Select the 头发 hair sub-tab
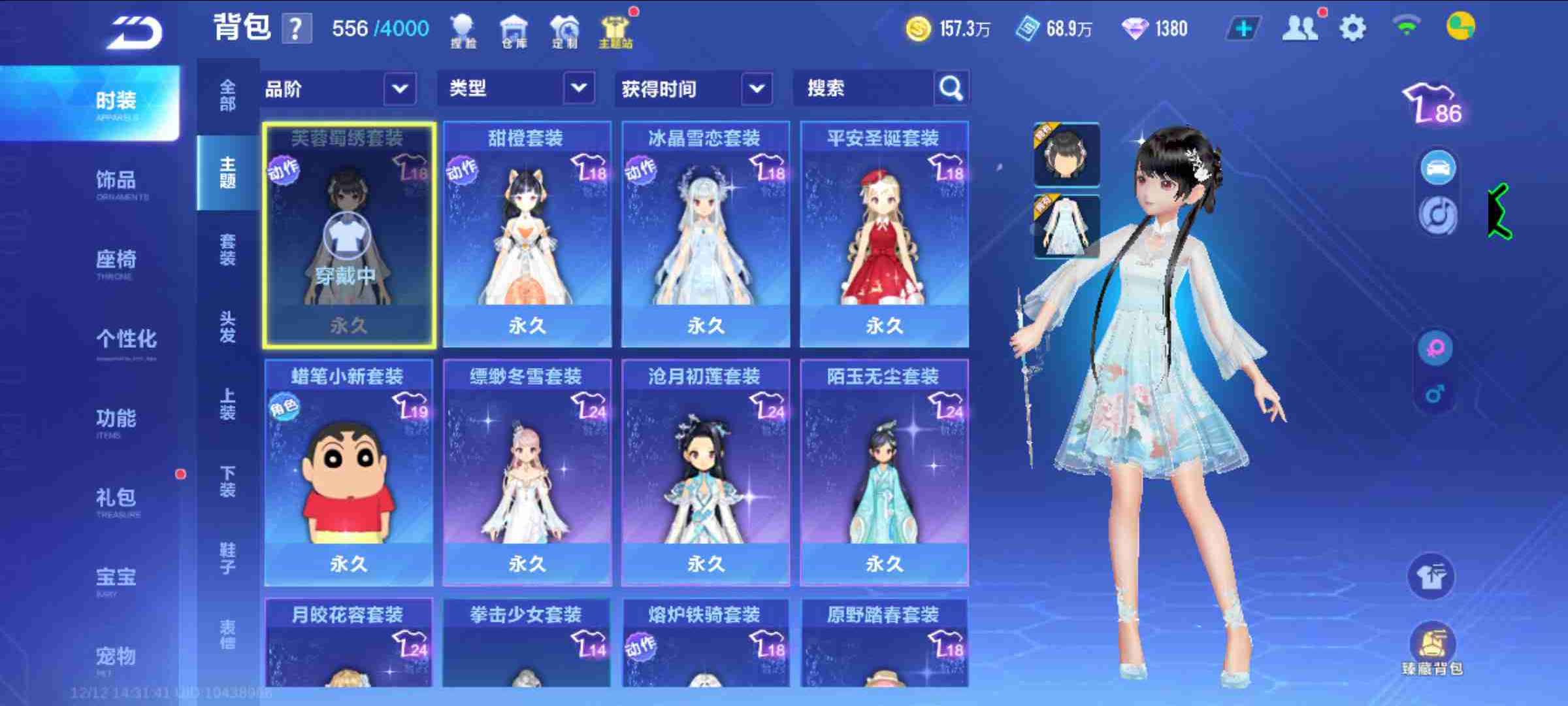 (227, 327)
